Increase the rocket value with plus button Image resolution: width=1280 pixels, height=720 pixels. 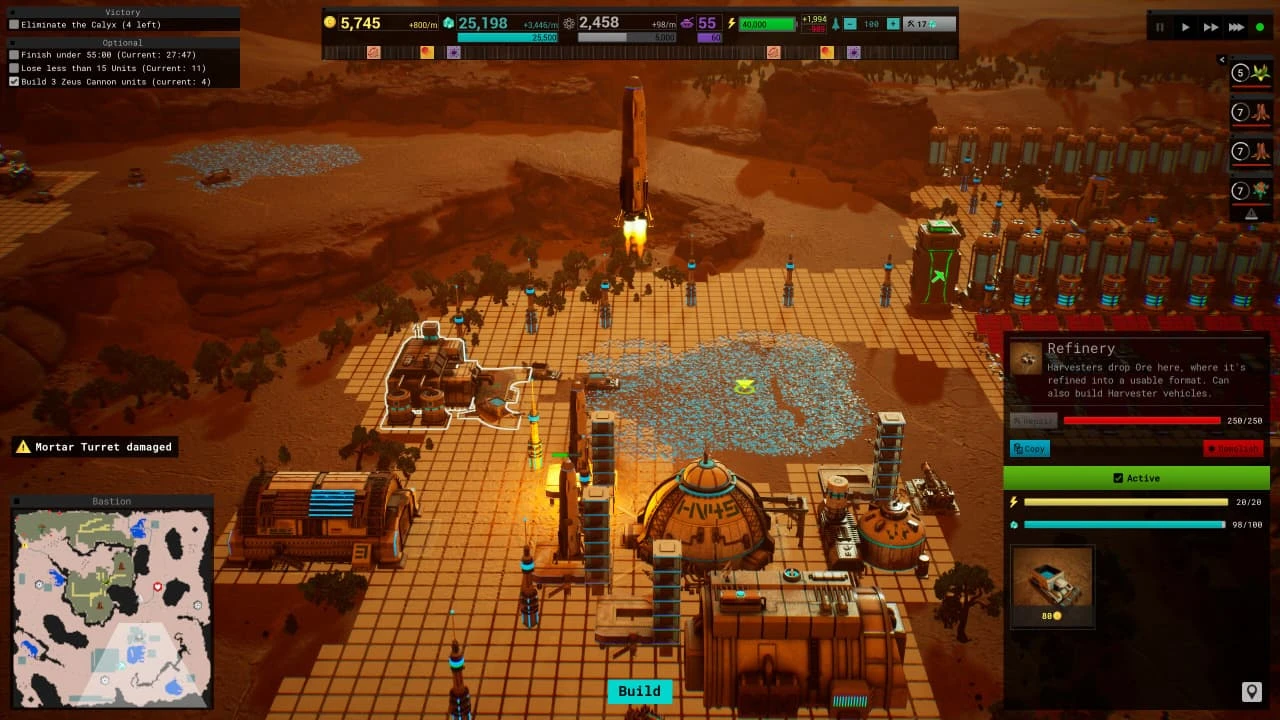pos(893,24)
